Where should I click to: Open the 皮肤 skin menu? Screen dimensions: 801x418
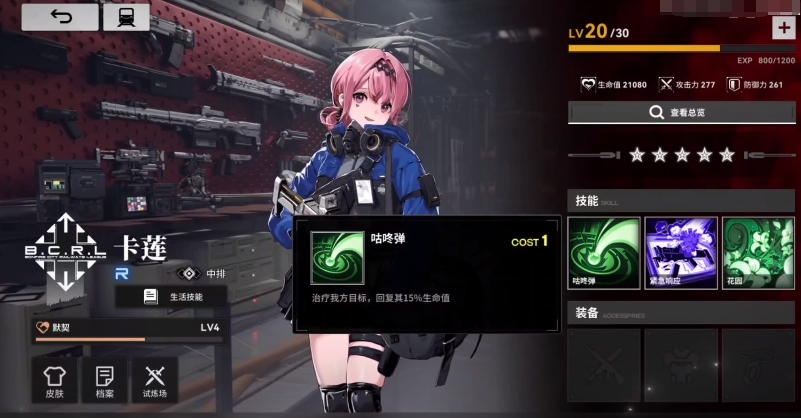point(54,381)
